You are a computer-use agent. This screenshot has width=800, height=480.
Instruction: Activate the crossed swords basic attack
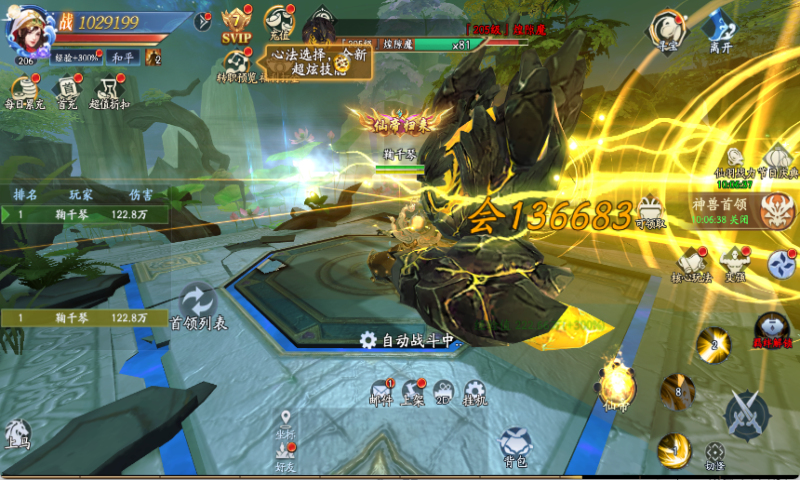pos(745,414)
